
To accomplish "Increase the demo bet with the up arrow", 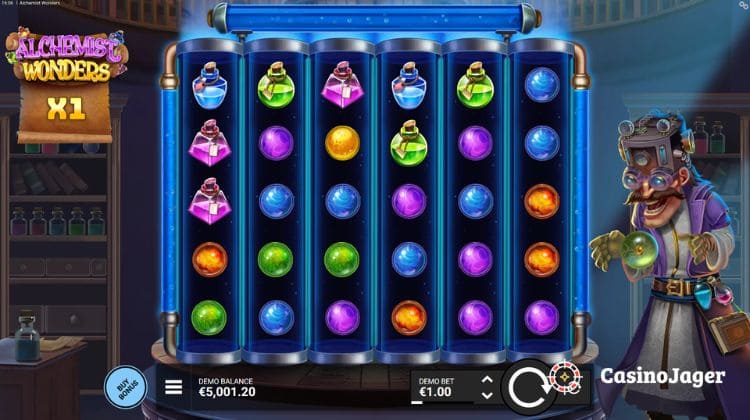I will click(486, 380).
